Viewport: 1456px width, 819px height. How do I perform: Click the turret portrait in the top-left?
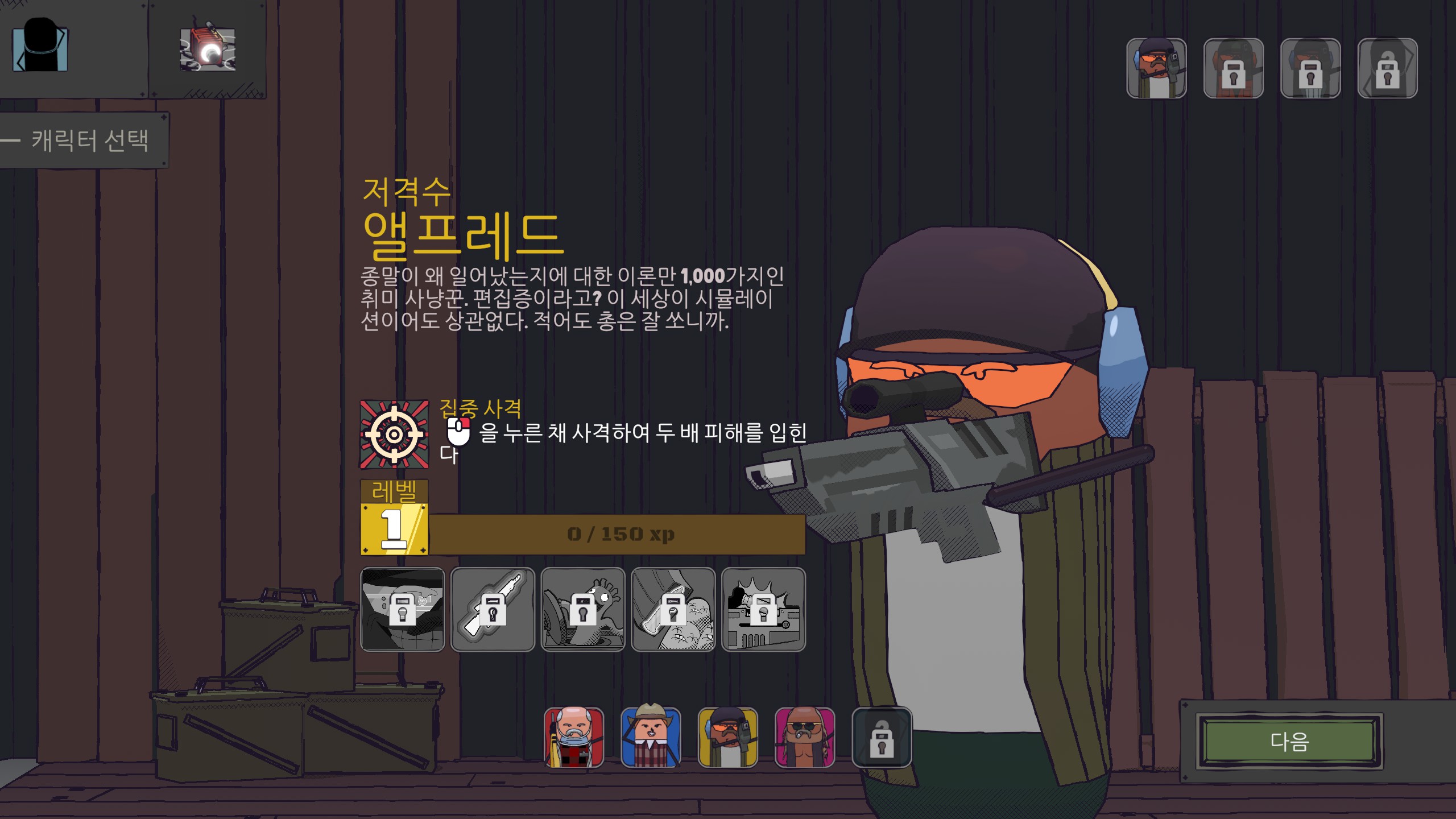208,50
